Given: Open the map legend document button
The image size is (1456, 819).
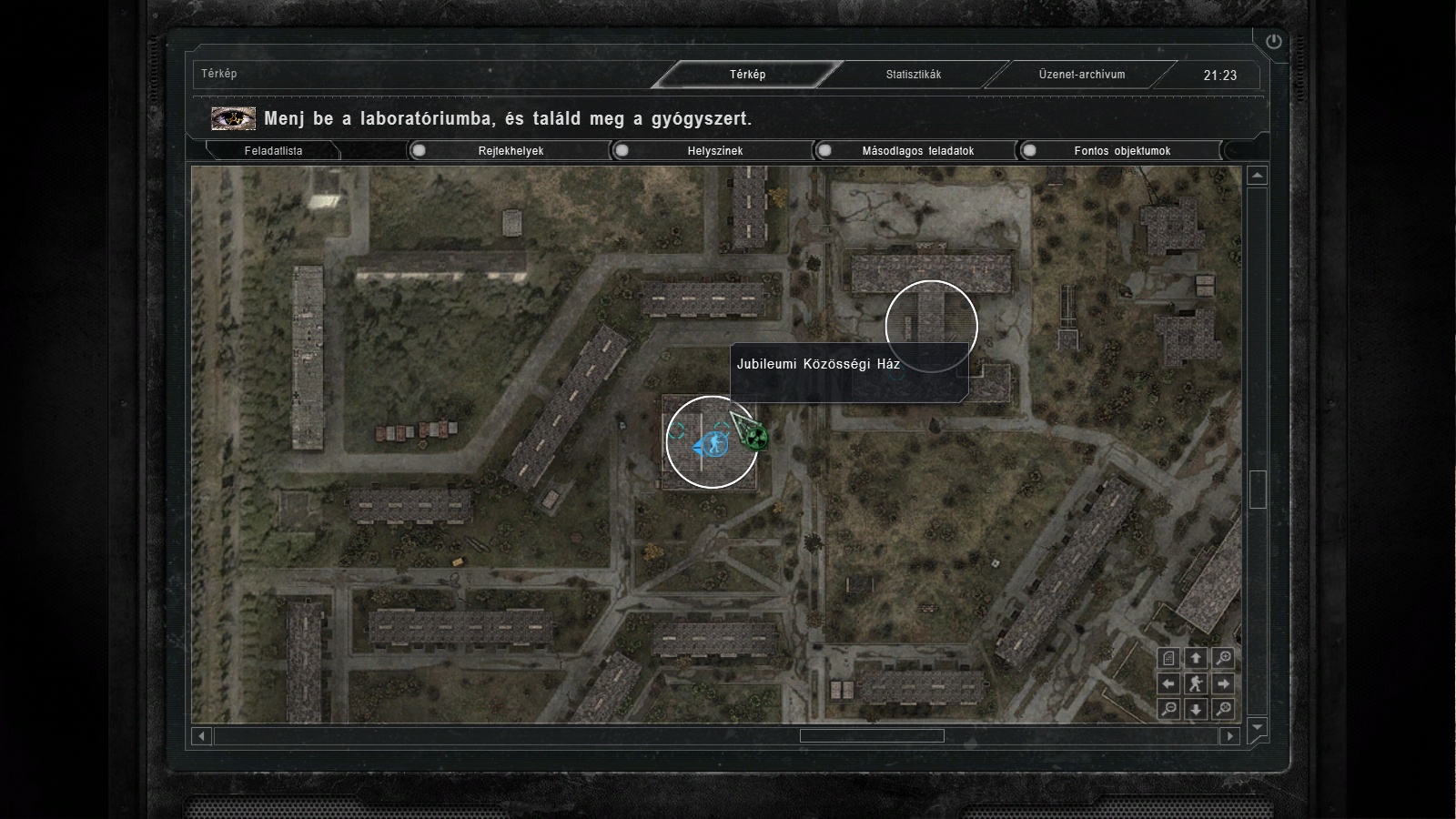Looking at the screenshot, I should [x=1169, y=658].
